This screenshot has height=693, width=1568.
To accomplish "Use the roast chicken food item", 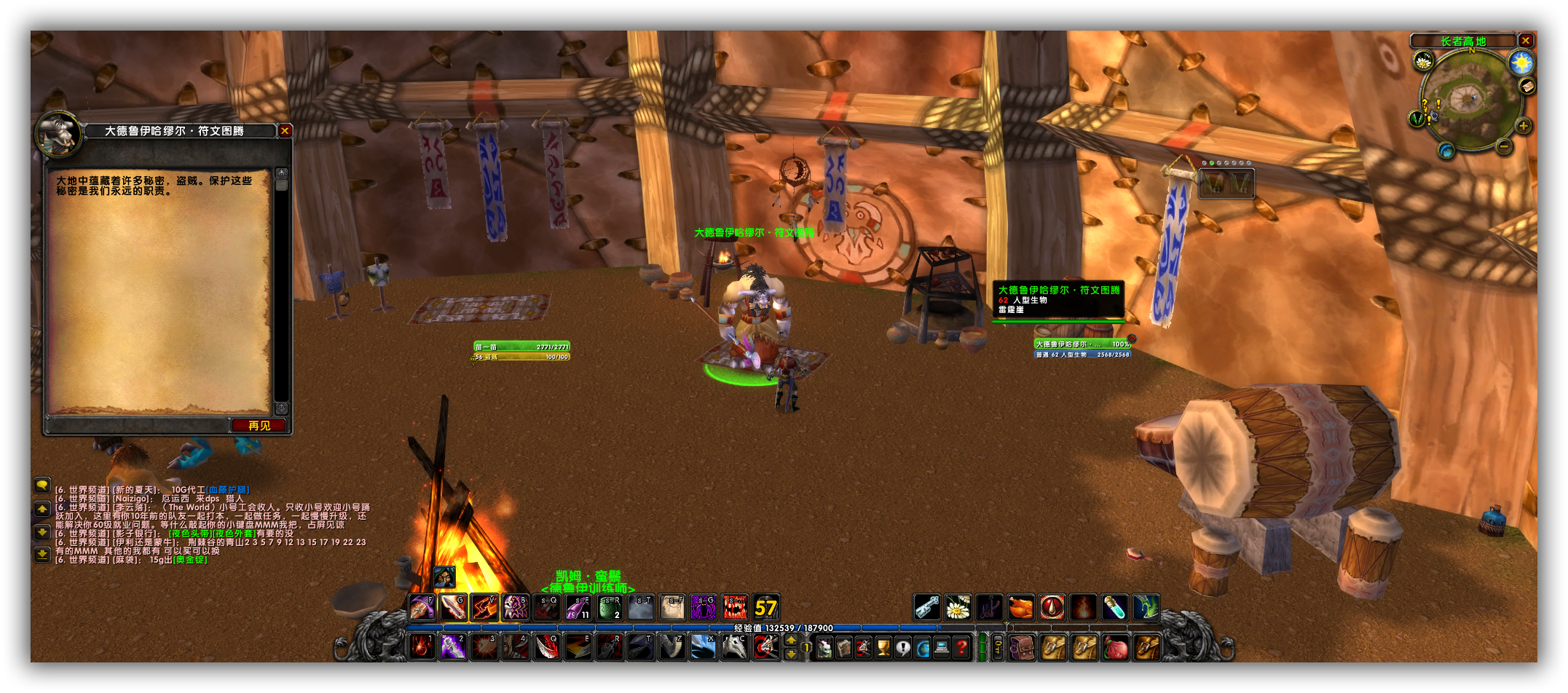I will (x=1020, y=607).
